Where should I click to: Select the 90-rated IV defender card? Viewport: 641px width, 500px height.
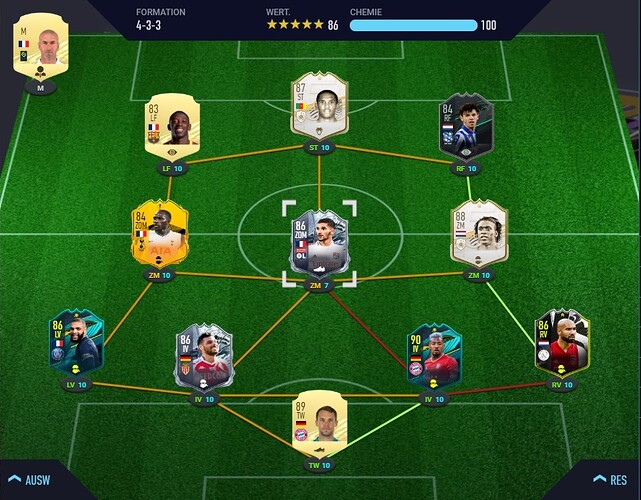coord(434,356)
